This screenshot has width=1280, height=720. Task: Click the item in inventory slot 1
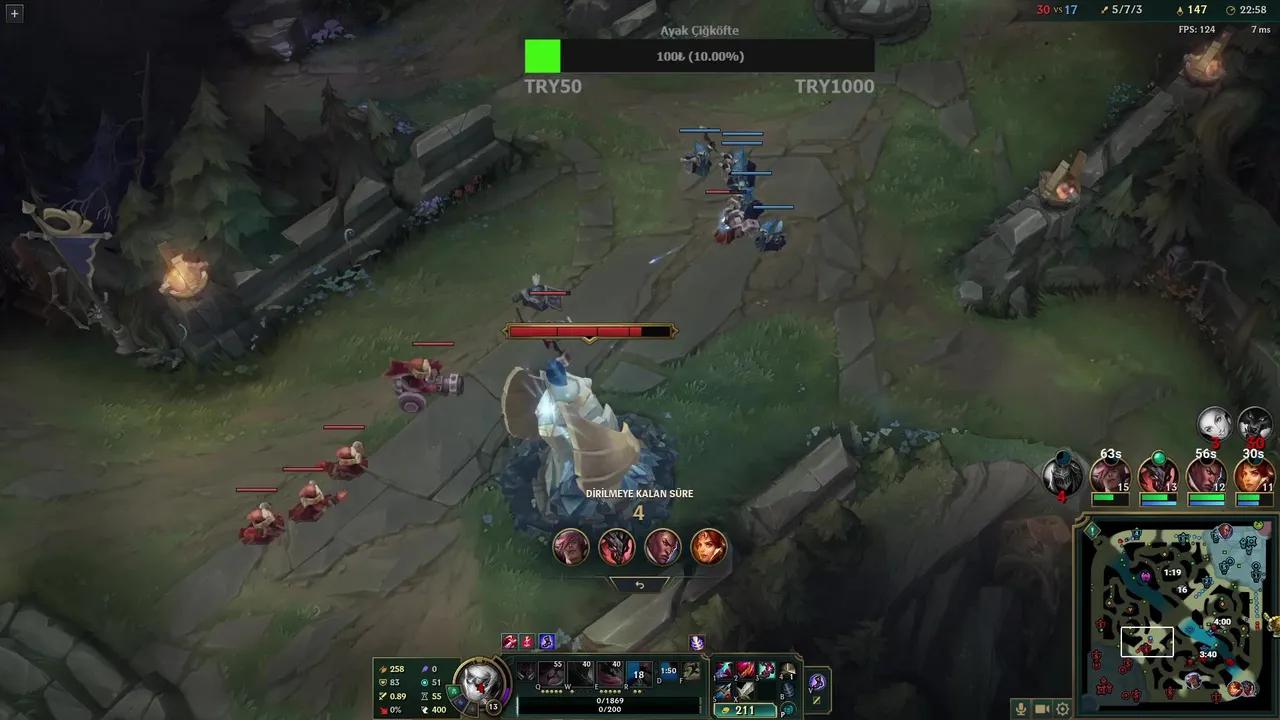[x=724, y=671]
